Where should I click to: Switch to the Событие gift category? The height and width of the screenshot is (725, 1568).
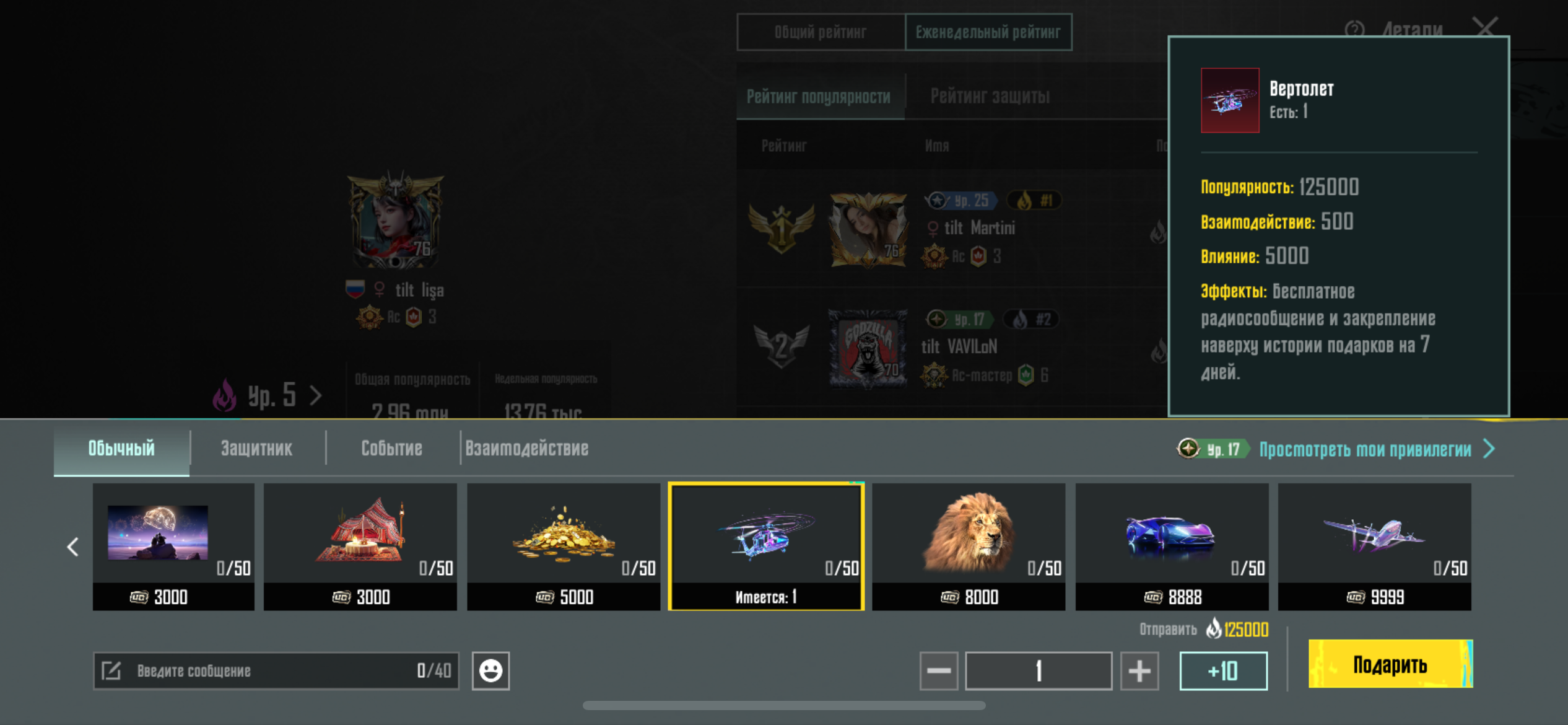[x=391, y=448]
